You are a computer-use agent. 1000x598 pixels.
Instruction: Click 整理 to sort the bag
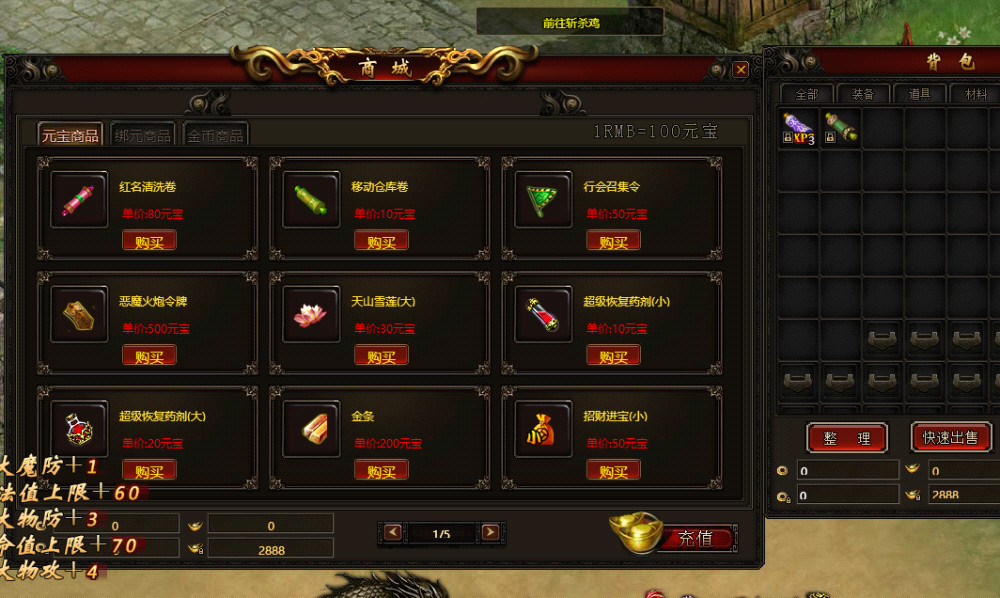tap(846, 437)
